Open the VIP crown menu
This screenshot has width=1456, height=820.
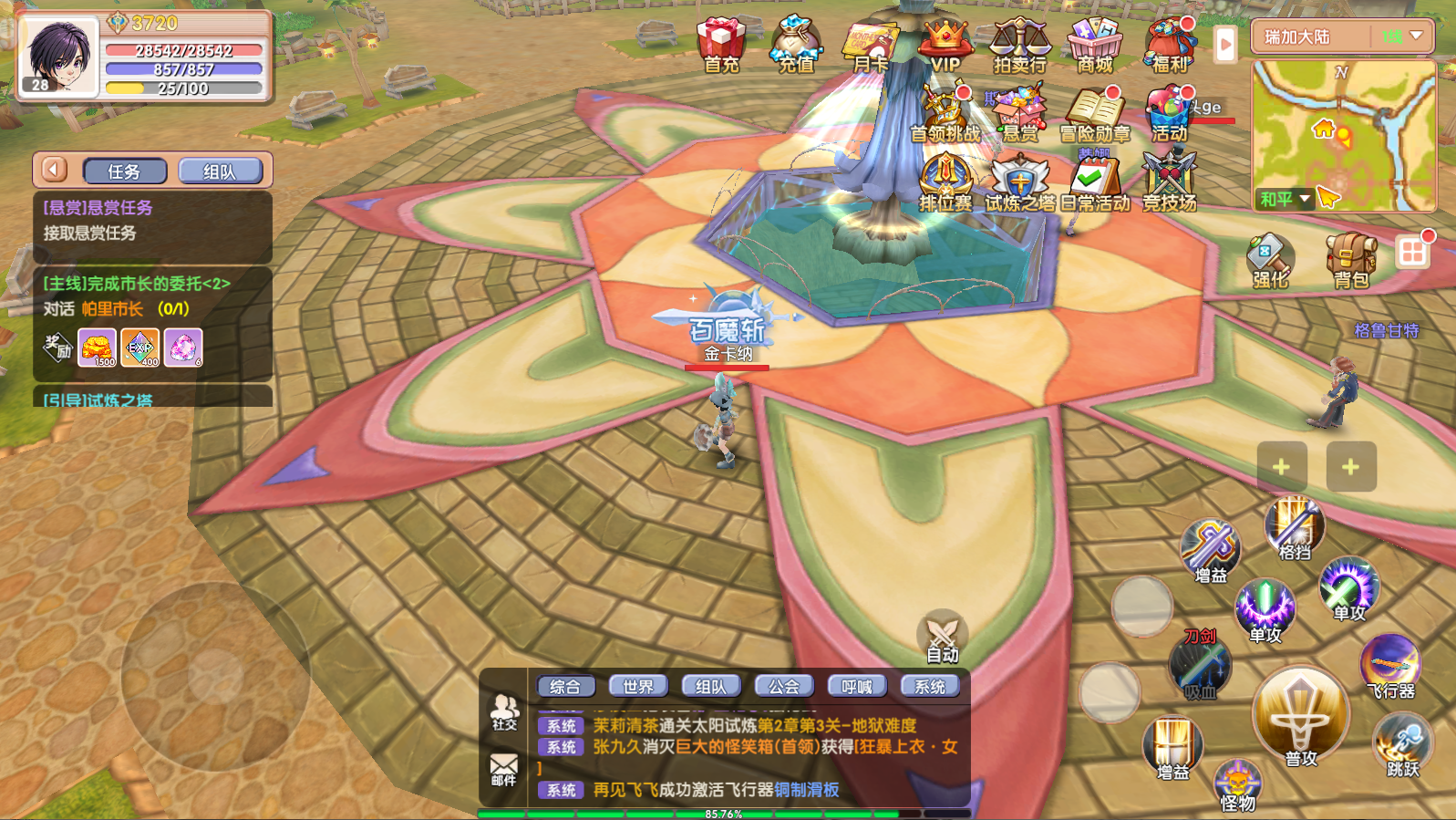click(945, 44)
